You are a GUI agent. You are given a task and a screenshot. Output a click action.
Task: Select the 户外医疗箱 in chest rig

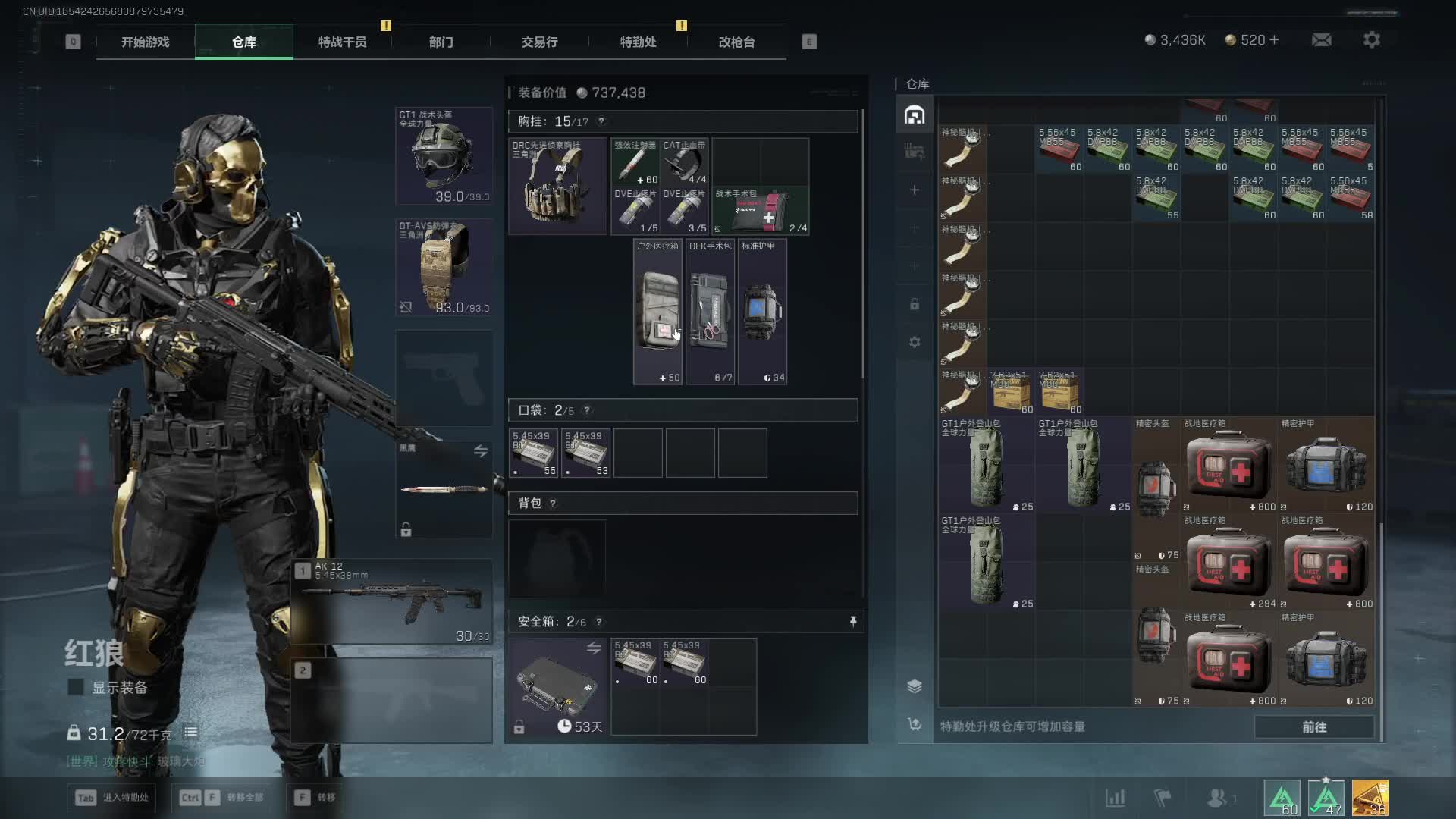(658, 312)
